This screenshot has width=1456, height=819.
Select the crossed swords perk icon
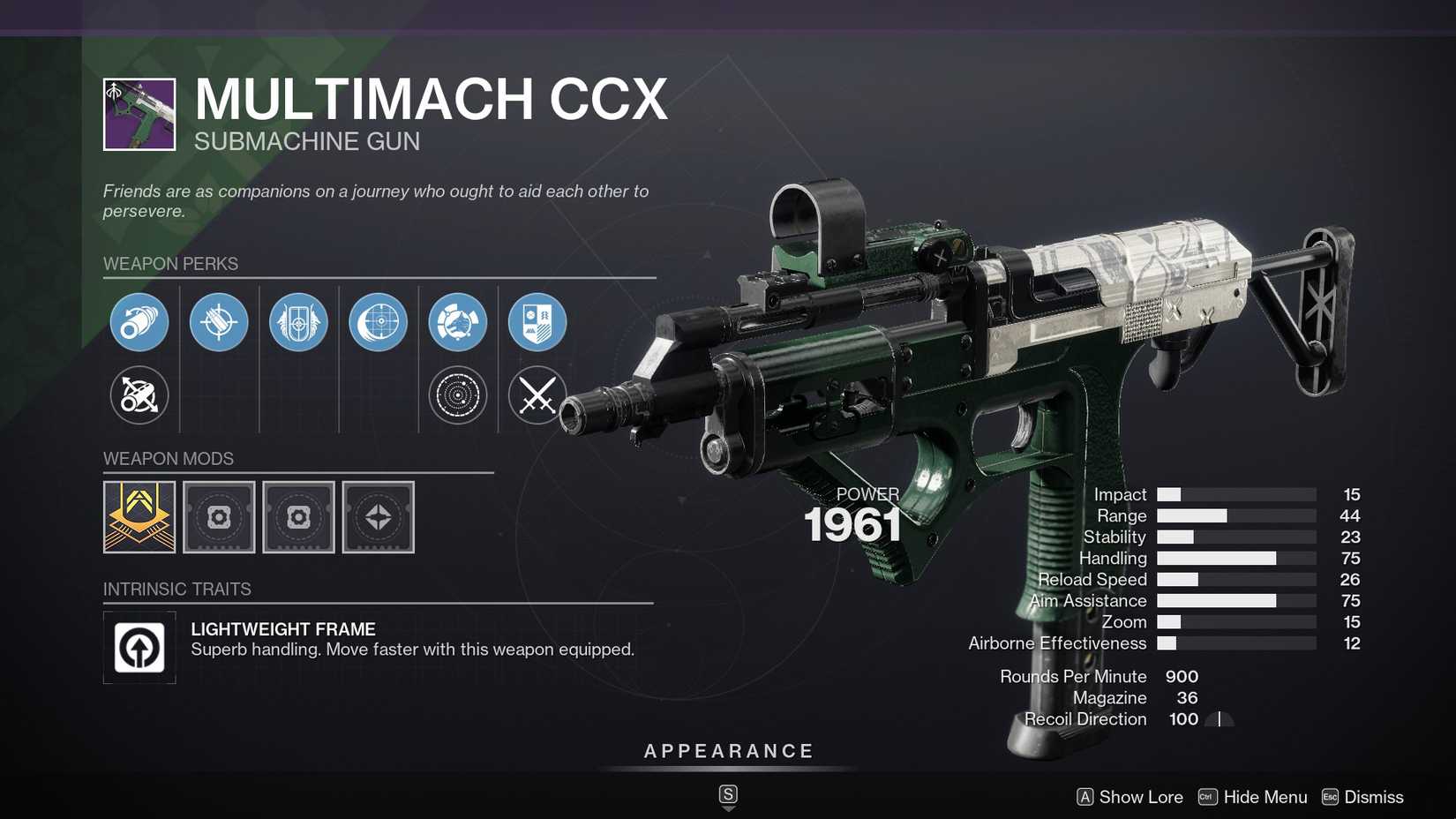pyautogui.click(x=536, y=395)
